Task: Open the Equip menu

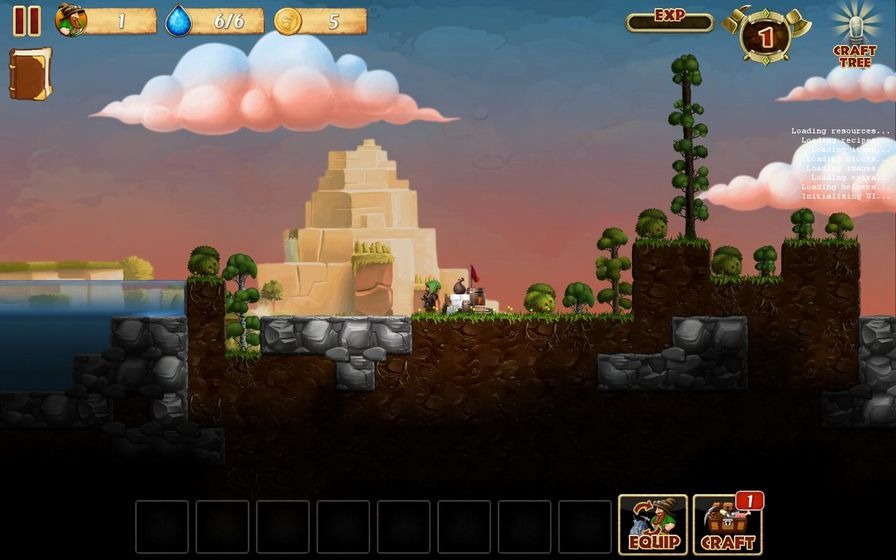Action: click(x=653, y=525)
